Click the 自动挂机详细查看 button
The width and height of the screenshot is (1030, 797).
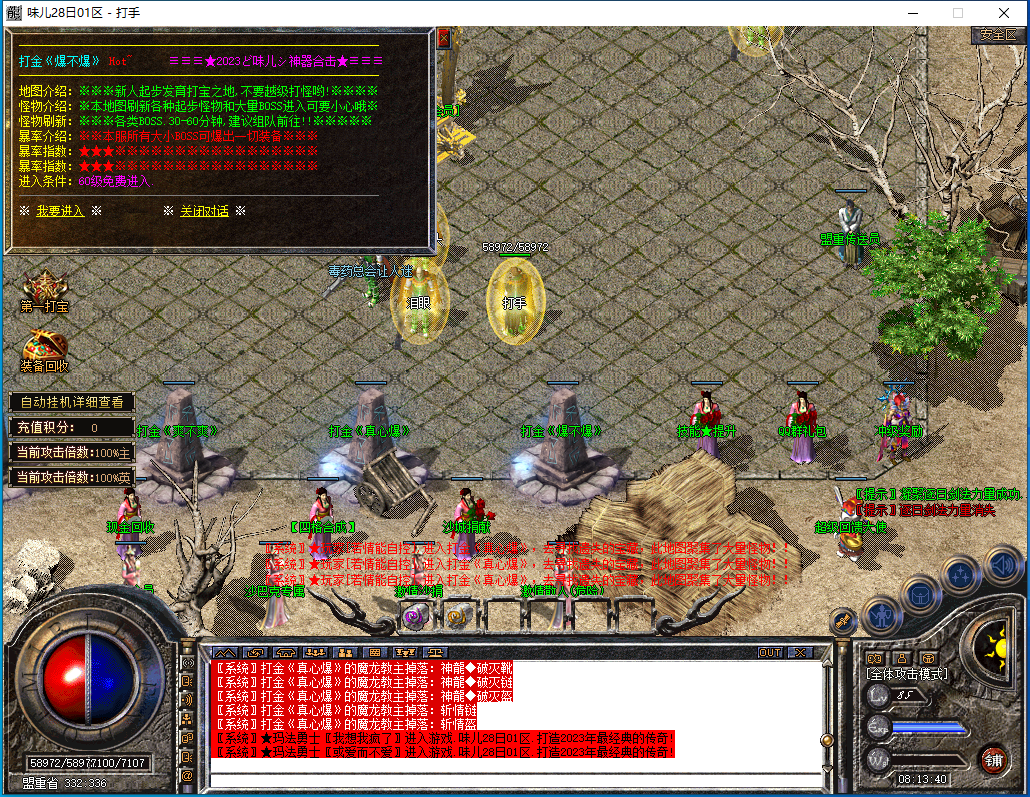point(72,402)
